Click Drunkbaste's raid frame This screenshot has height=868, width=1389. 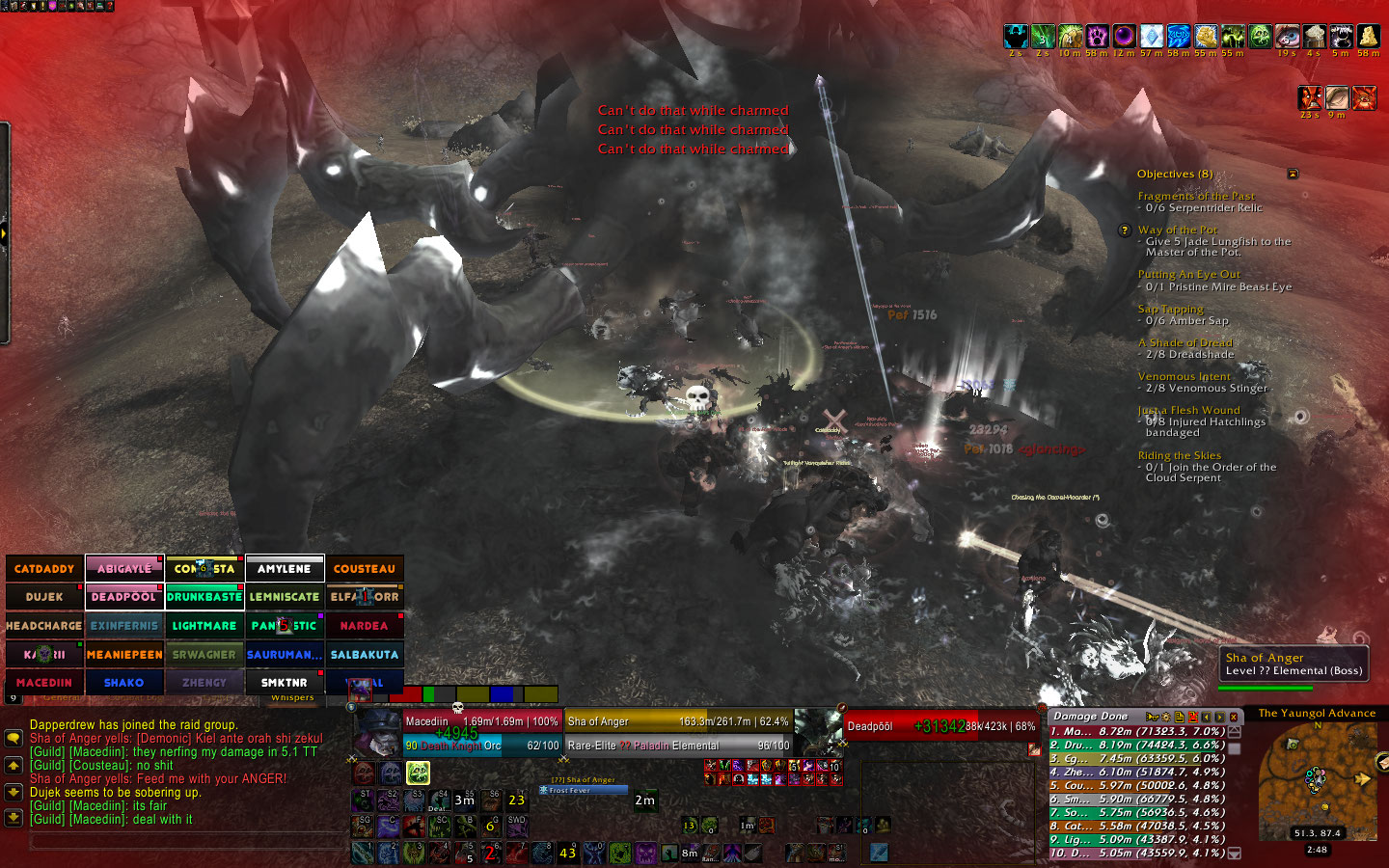pos(204,597)
